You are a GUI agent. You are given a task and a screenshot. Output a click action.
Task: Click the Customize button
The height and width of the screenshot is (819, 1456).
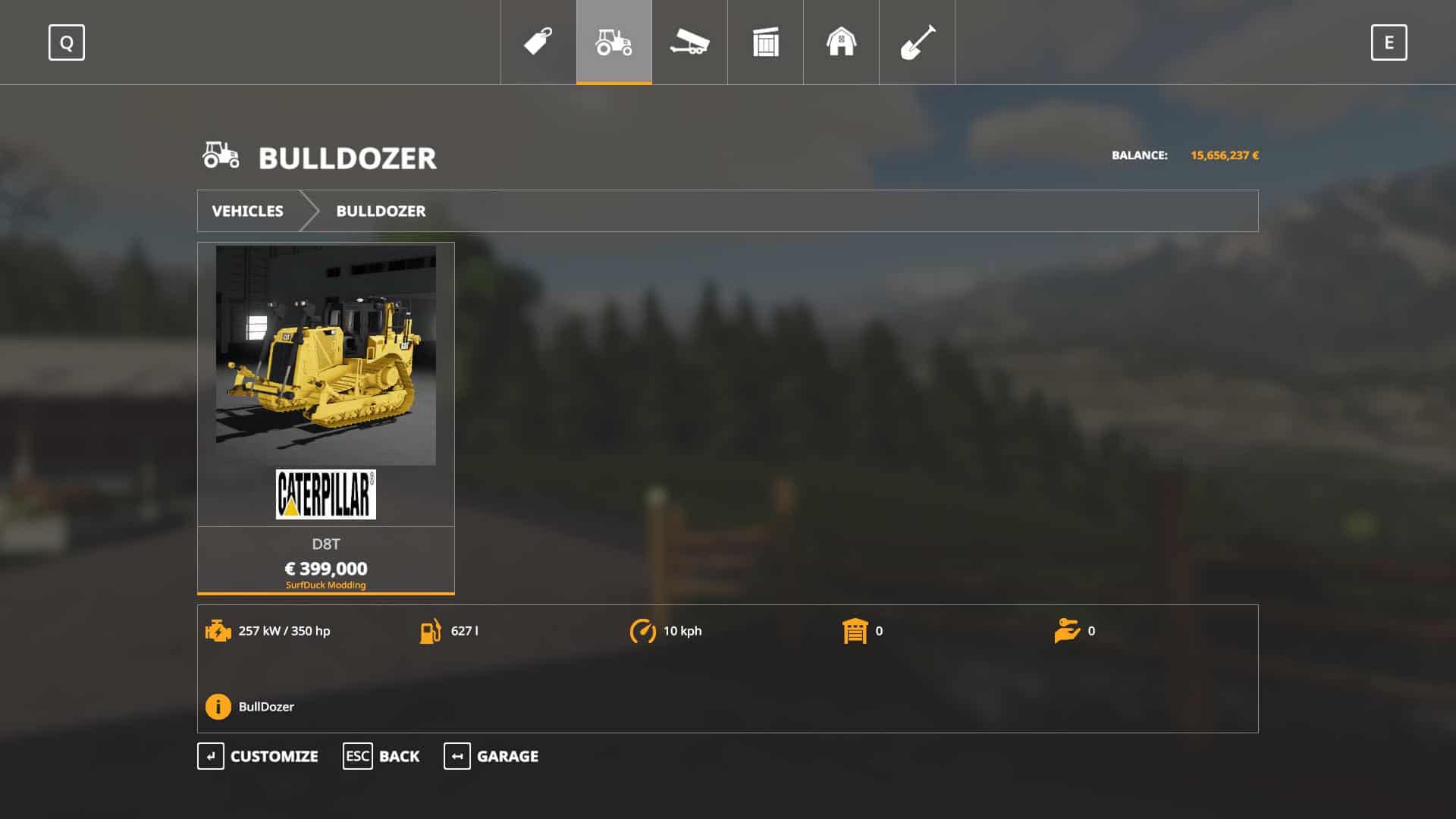[258, 756]
